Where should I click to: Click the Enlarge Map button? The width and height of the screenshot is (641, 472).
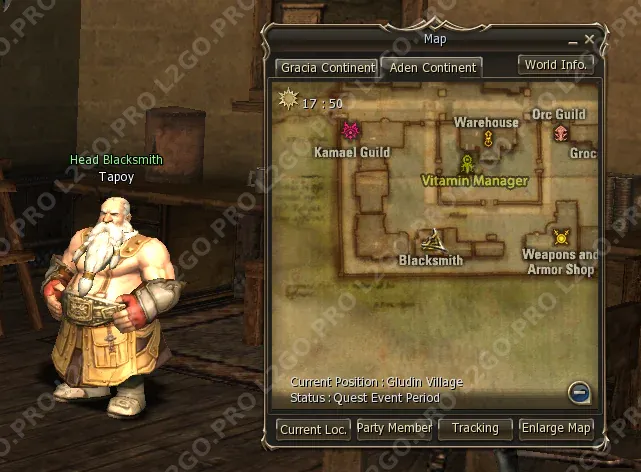[x=557, y=428]
